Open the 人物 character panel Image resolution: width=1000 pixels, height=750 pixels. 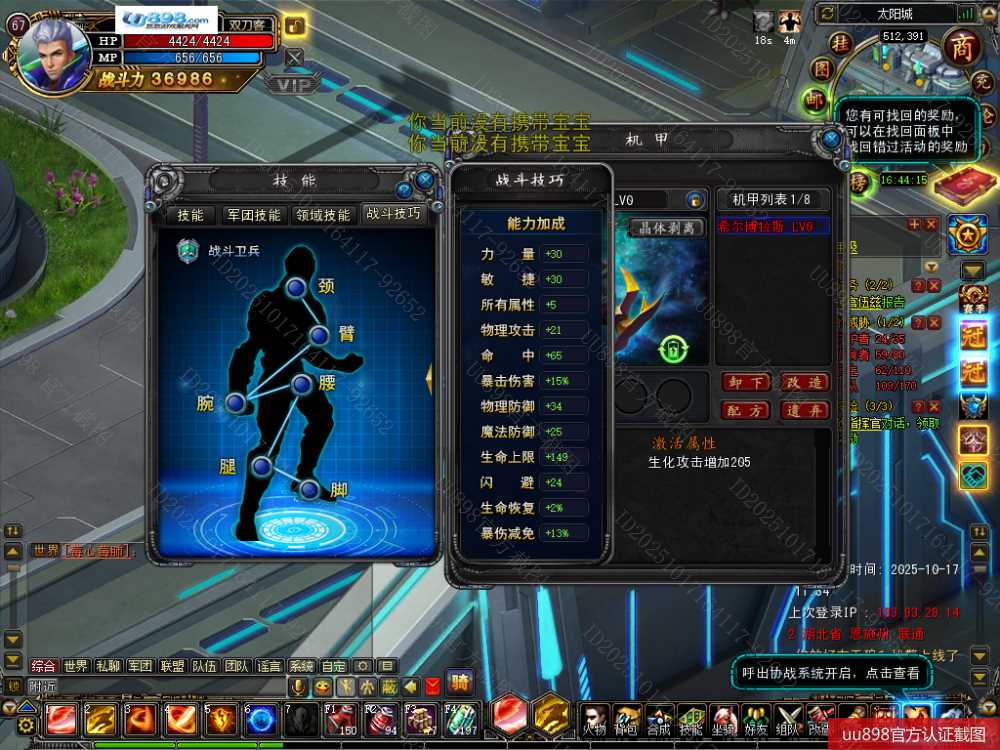(x=594, y=719)
